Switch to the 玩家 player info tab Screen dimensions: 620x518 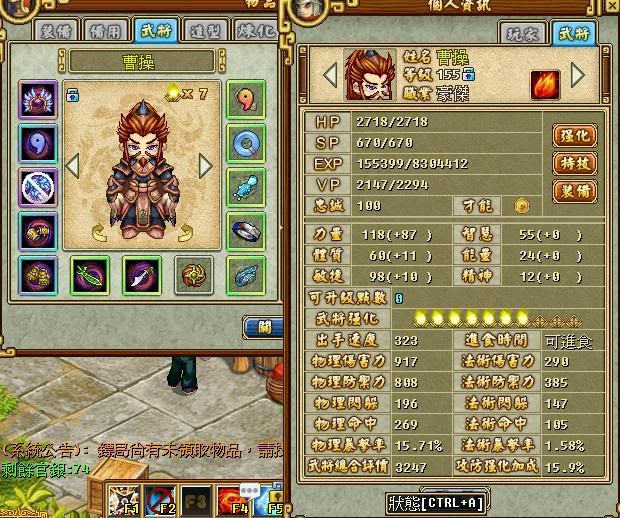coord(519,35)
